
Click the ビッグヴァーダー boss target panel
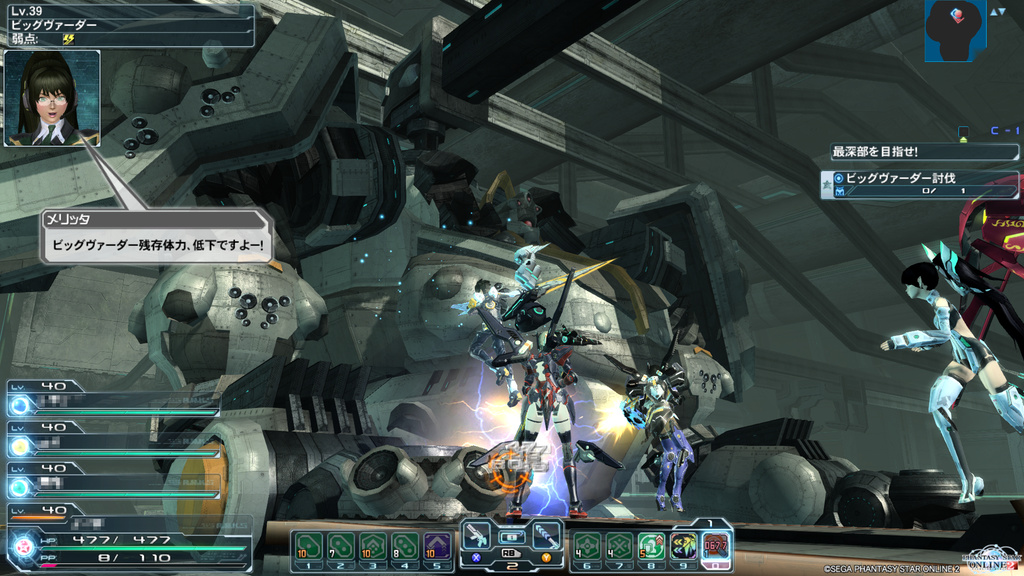click(128, 24)
